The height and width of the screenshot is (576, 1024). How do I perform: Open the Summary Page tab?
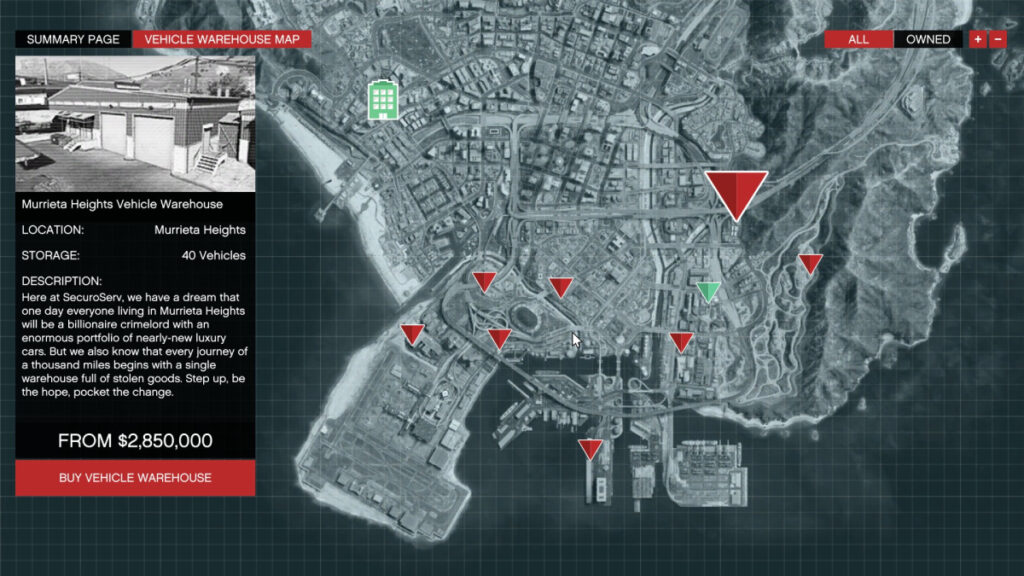[73, 40]
